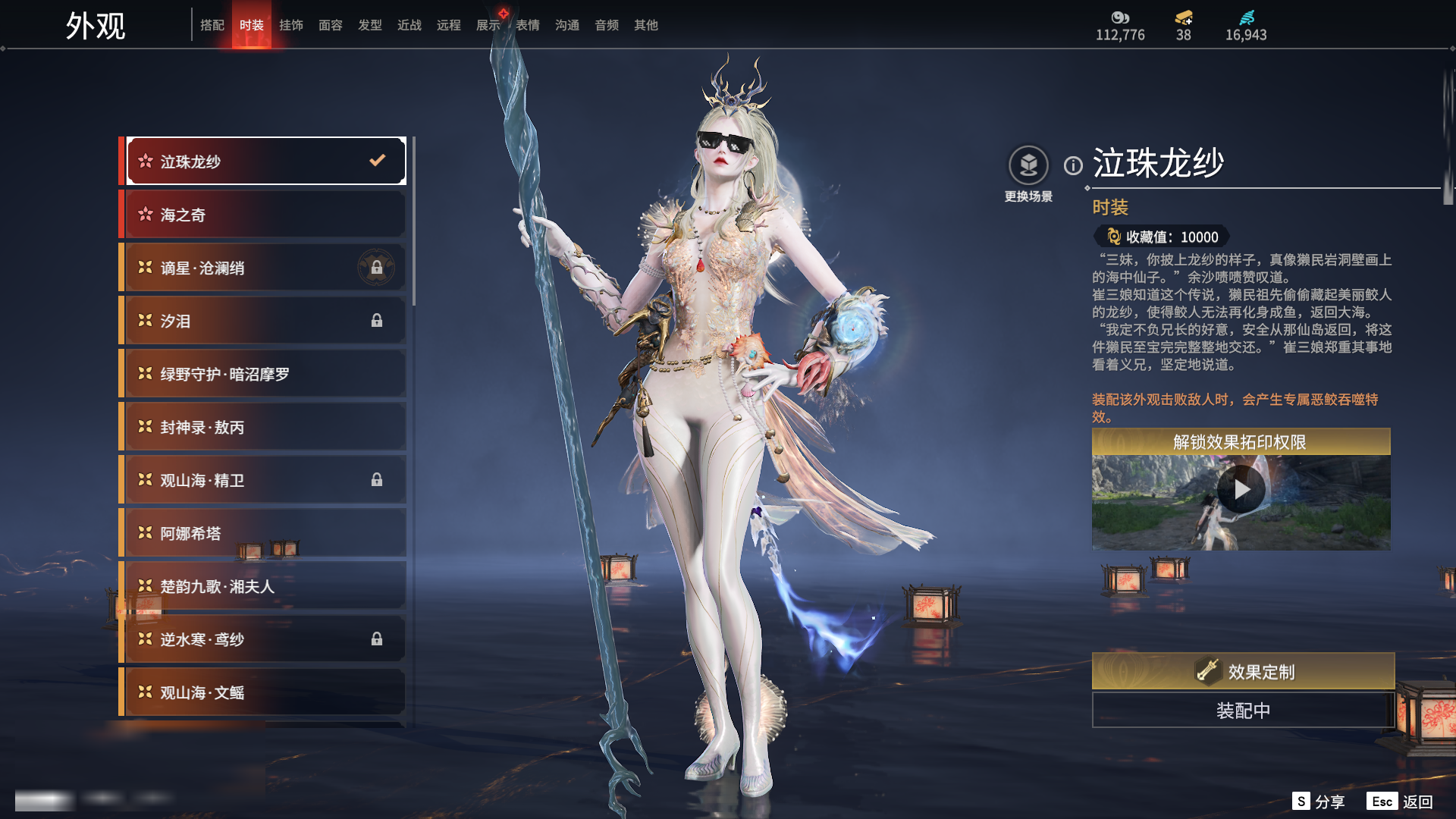
Task: Open the 挂饰 accessories tab
Action: tap(291, 25)
